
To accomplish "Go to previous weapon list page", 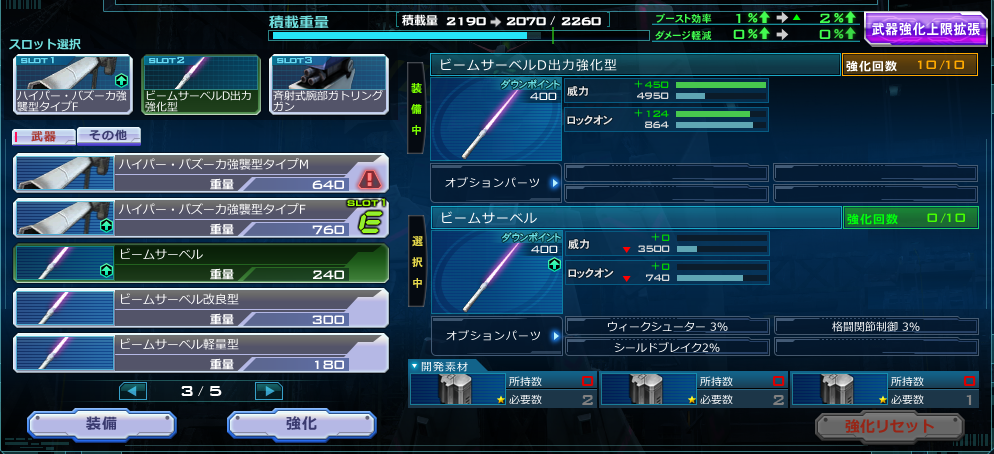I will coord(133,390).
